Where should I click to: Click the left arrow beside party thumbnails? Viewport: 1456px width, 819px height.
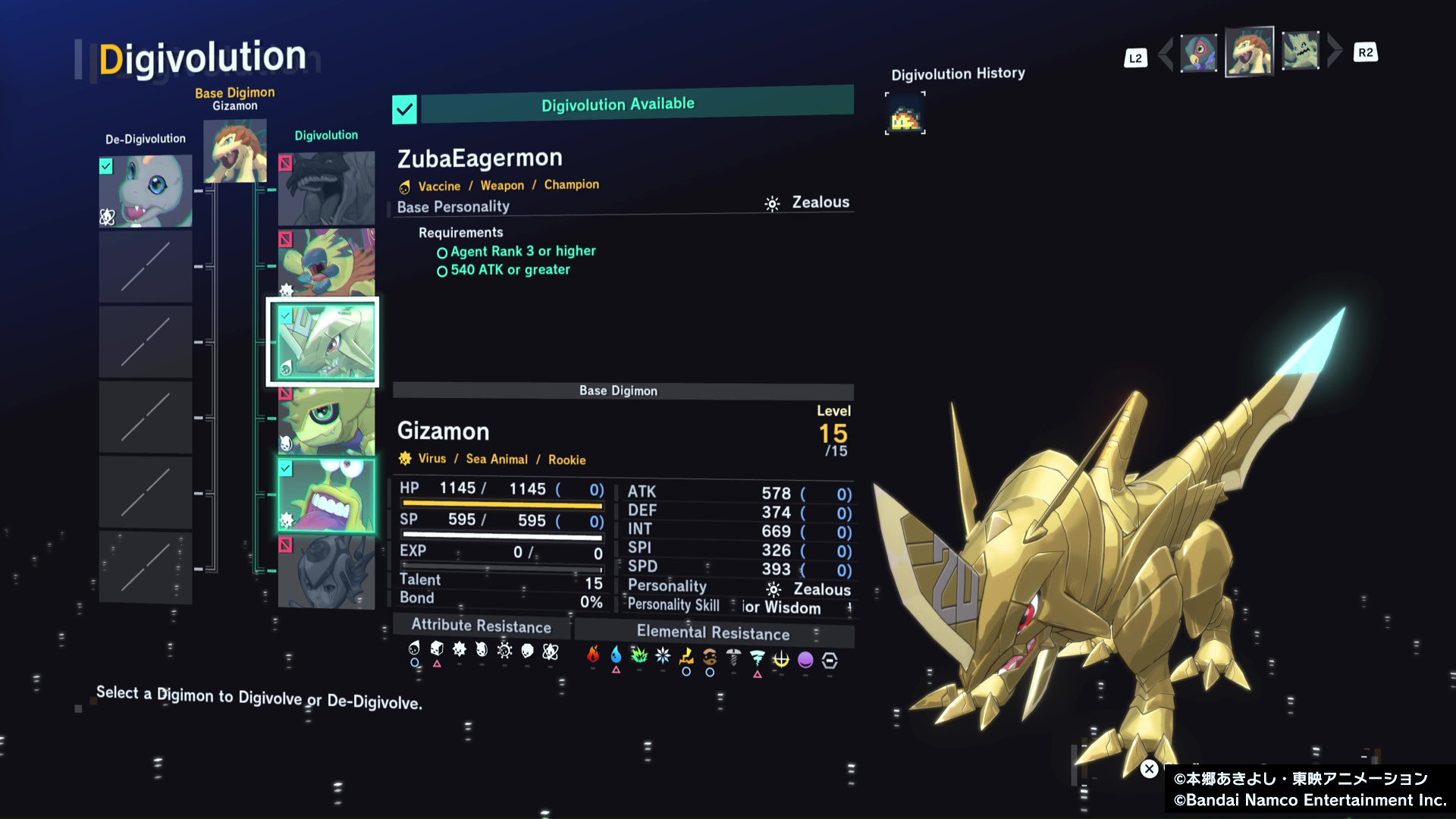pos(1166,53)
